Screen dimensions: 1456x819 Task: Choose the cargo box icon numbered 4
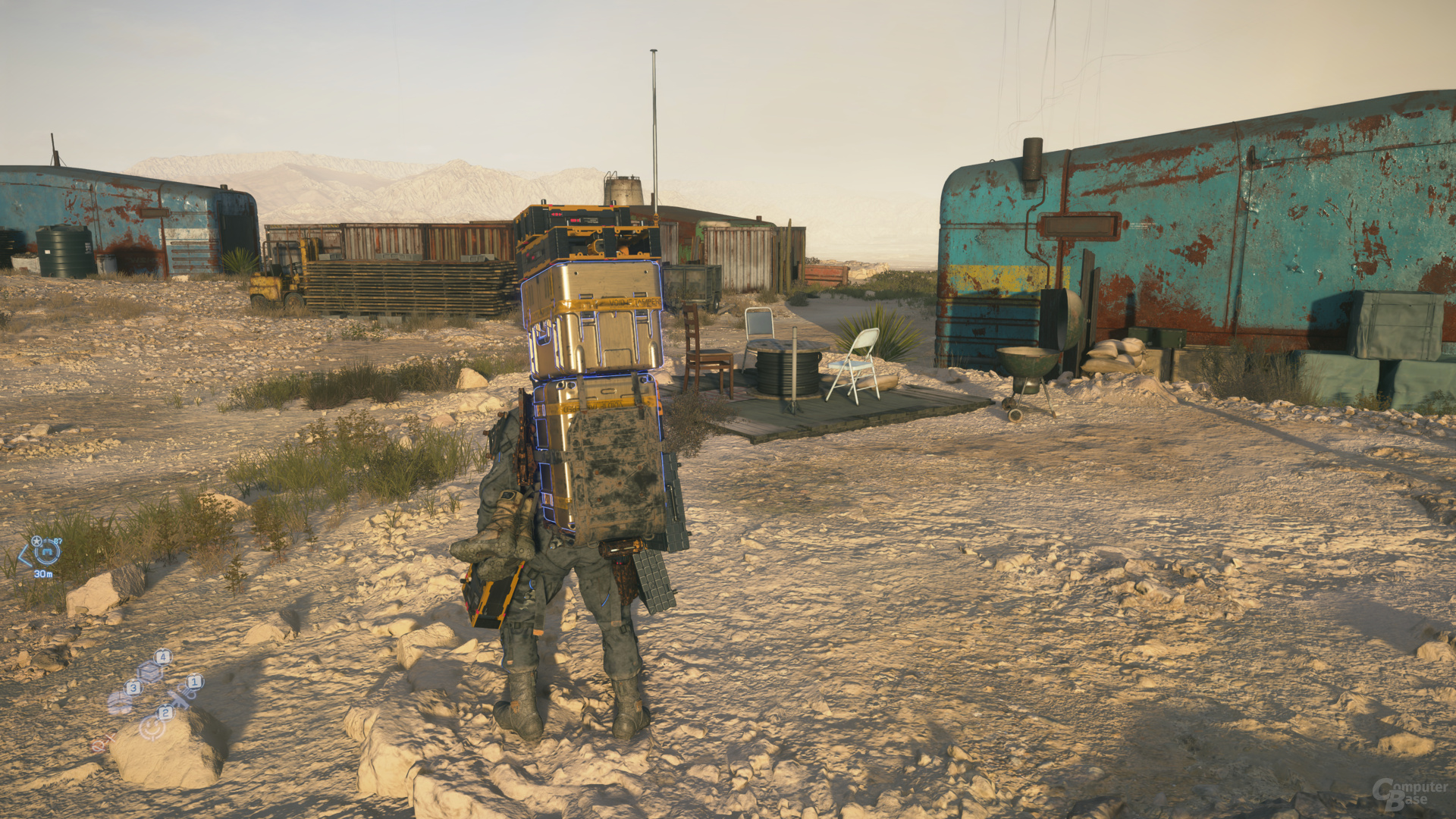(x=151, y=670)
